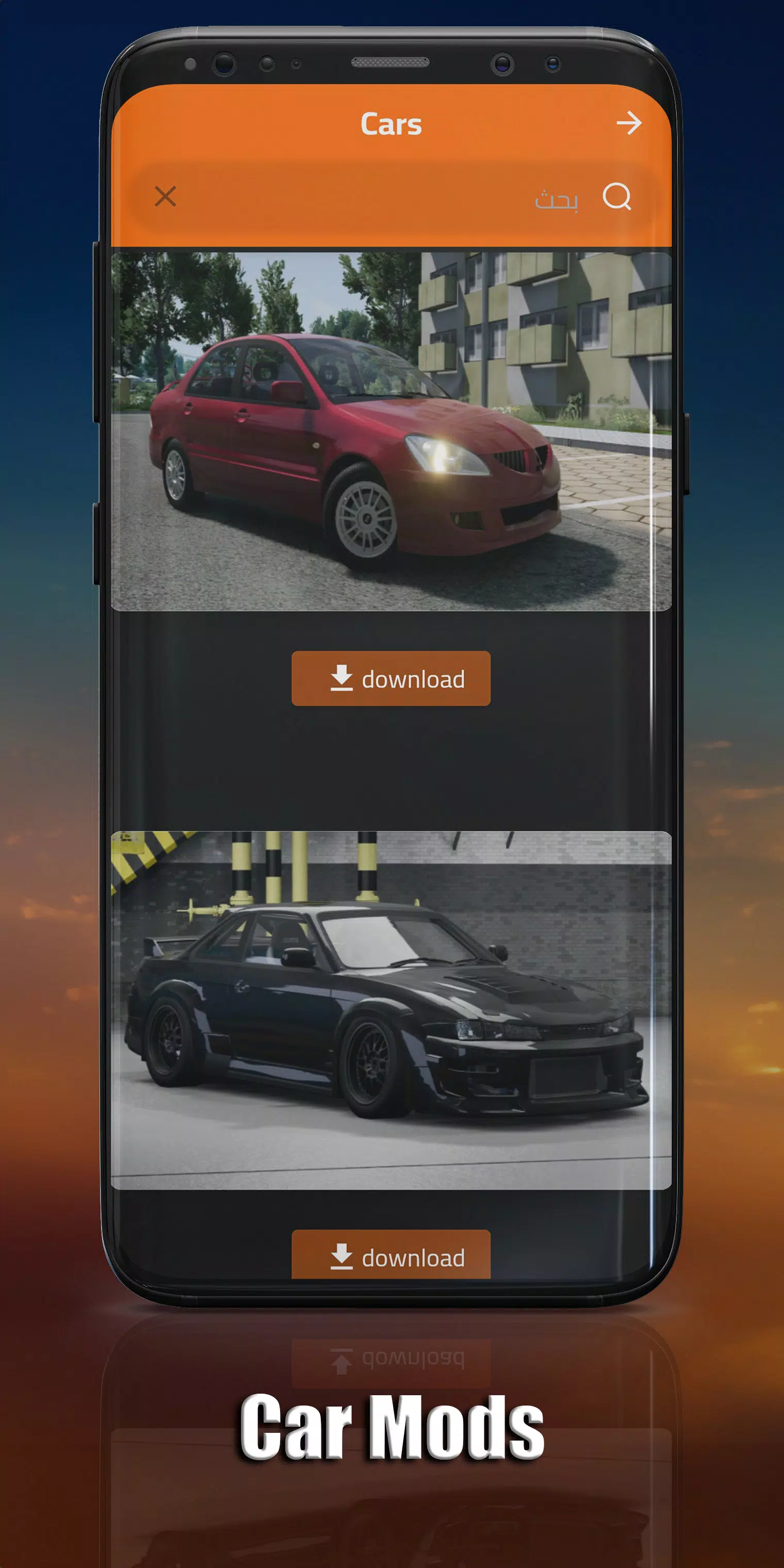Click the download arrow icon on first button
This screenshot has height=1568, width=784.
click(342, 678)
